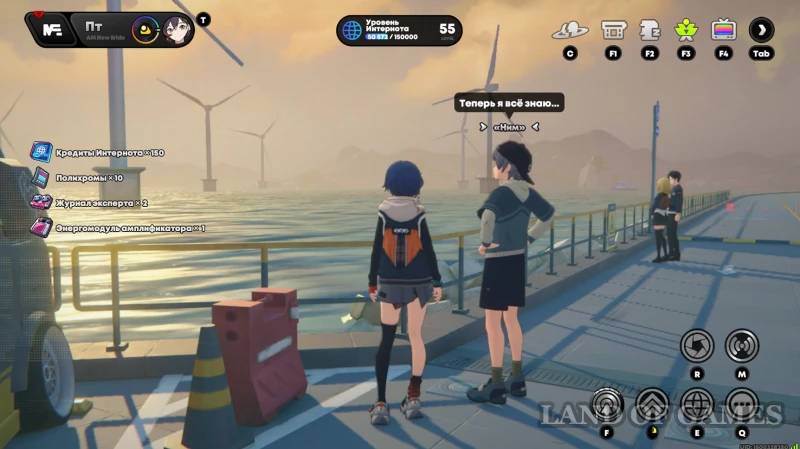The height and width of the screenshot is (449, 800).
Task: Activate the double chevron sprint button
Action: 652,405
